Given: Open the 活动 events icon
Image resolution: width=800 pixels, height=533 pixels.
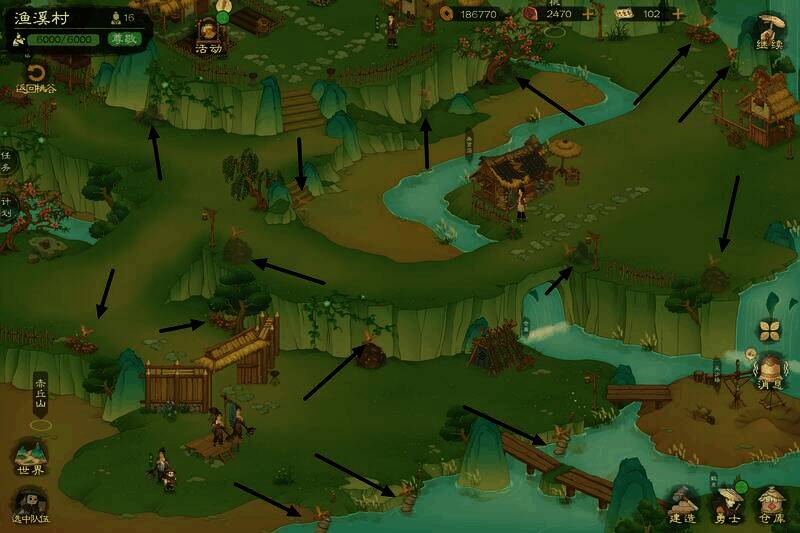Looking at the screenshot, I should pyautogui.click(x=209, y=34).
